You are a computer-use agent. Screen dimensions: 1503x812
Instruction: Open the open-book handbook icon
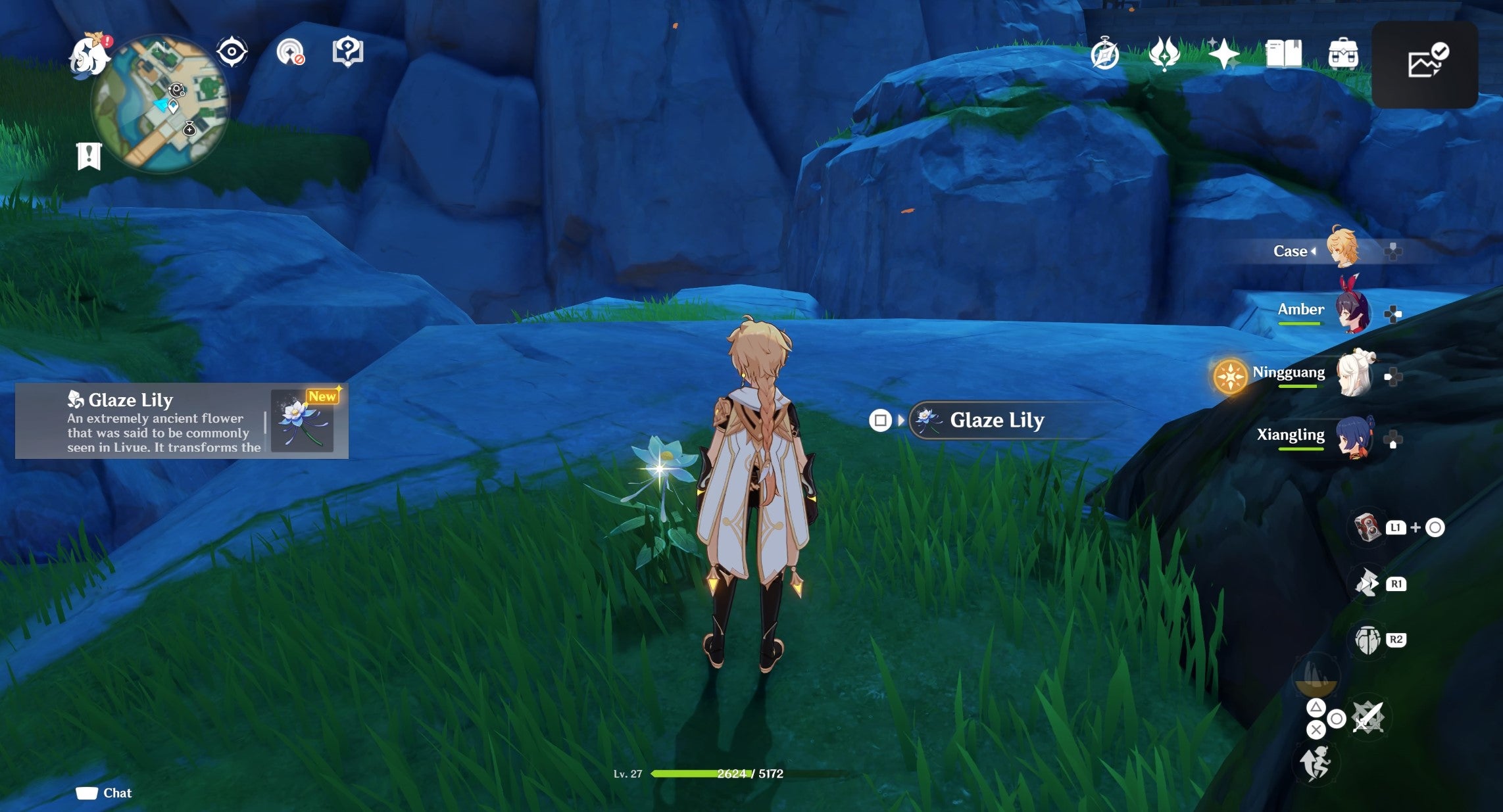(x=1283, y=54)
